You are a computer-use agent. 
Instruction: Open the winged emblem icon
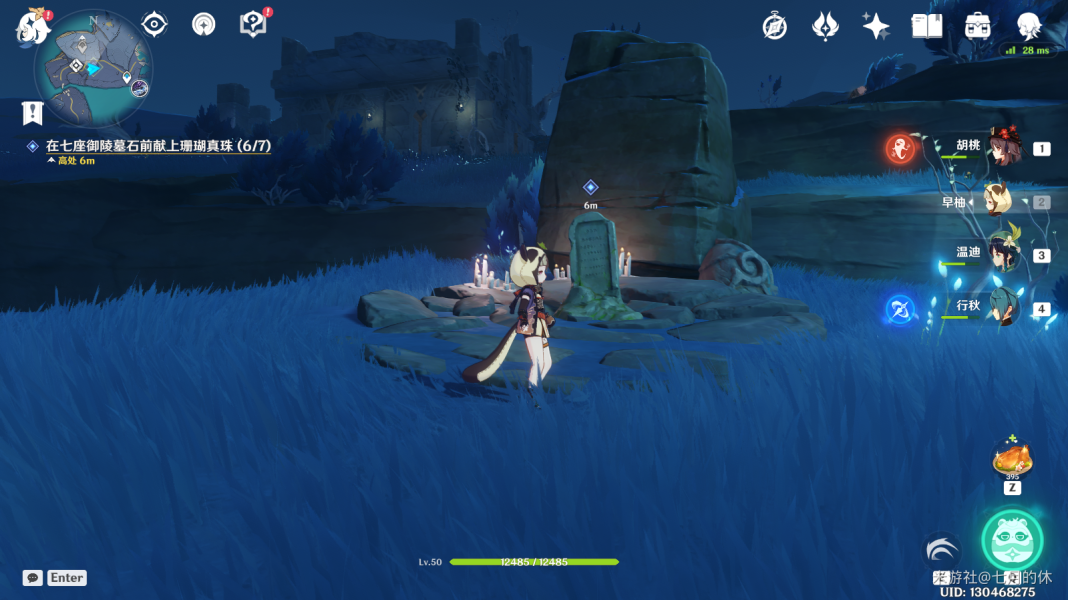tap(825, 27)
